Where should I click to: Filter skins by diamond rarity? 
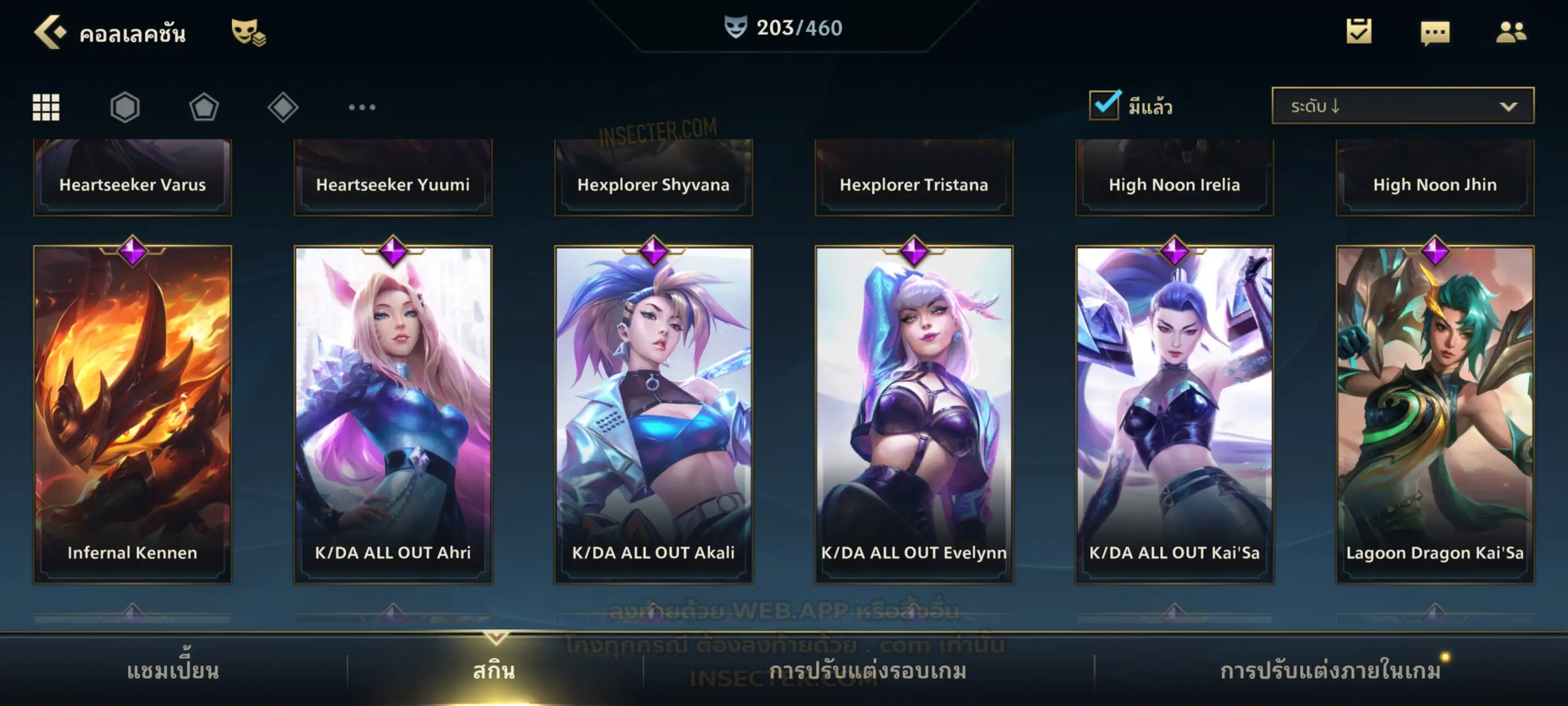tap(283, 107)
